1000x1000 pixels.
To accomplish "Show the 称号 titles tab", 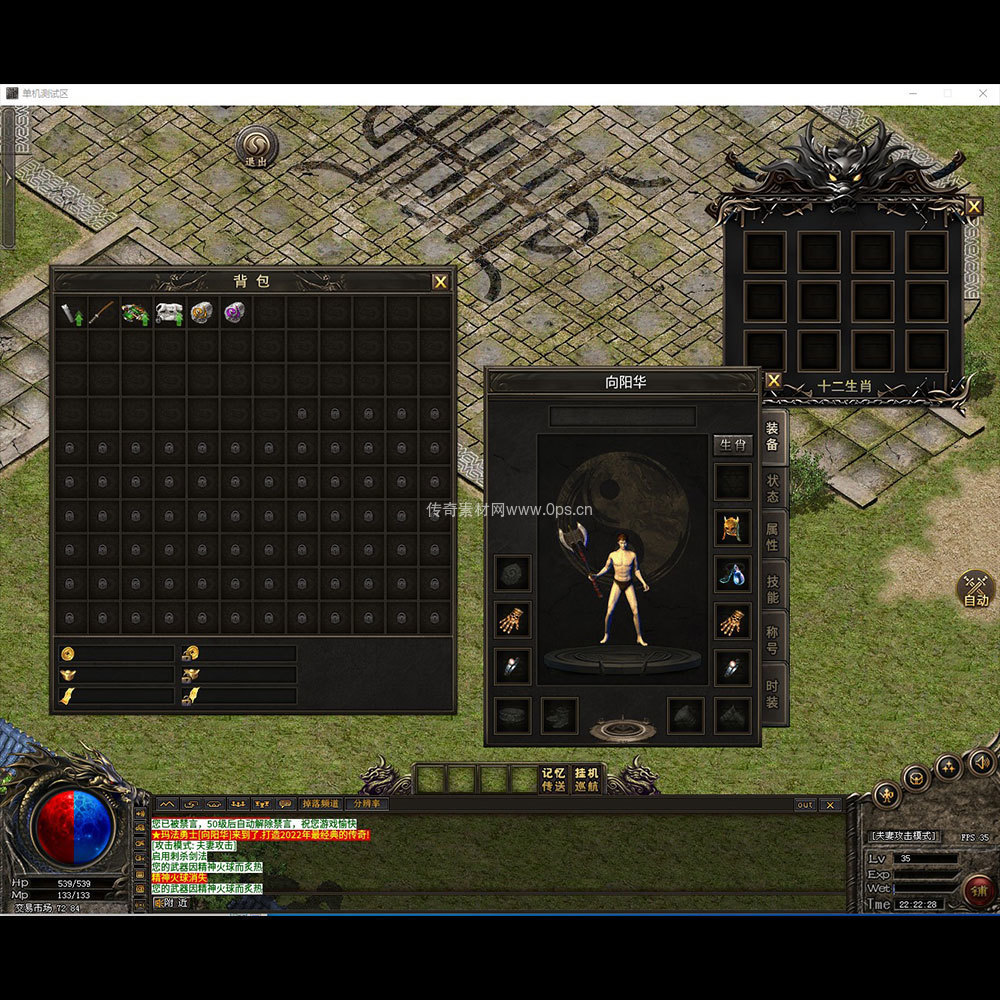I will click(x=773, y=638).
